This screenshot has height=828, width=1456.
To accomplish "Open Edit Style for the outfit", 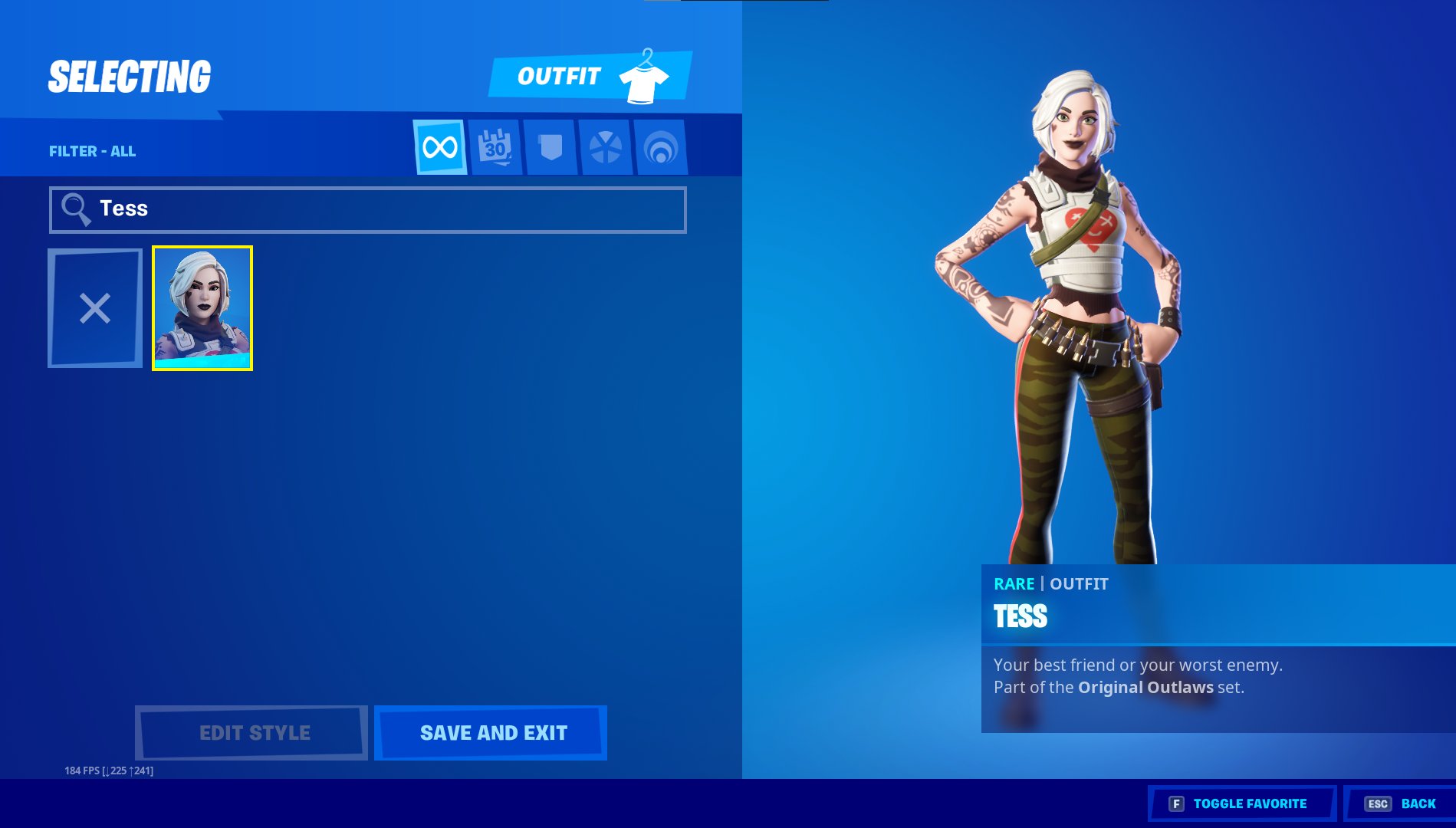I will tap(251, 733).
